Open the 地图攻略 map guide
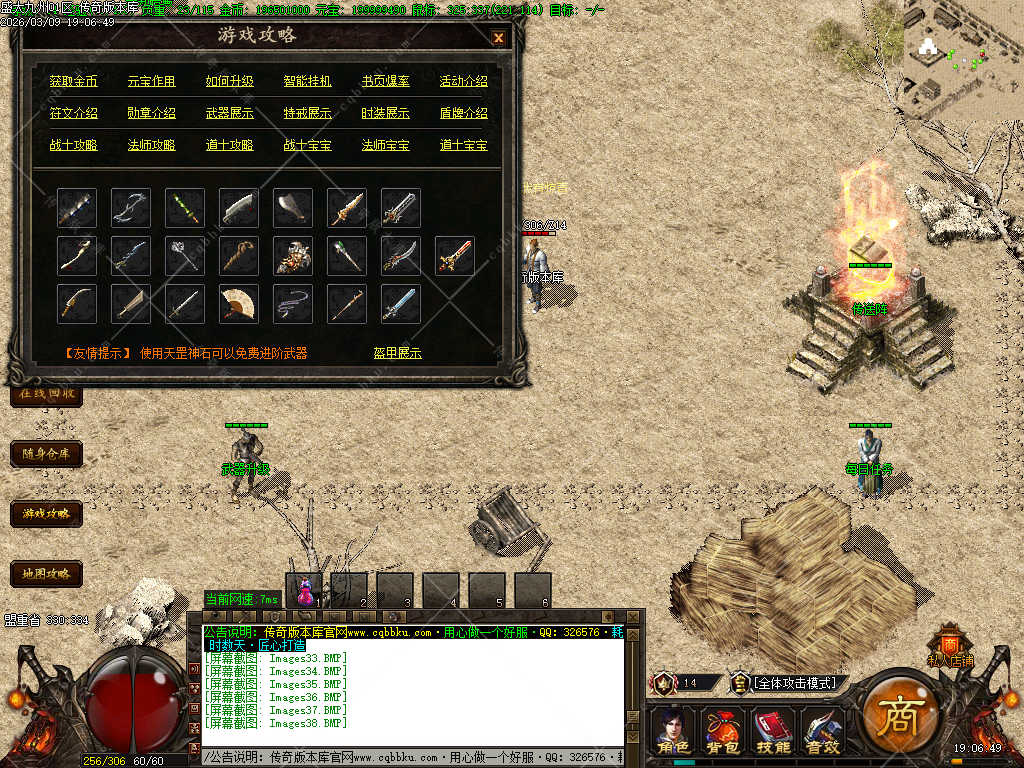The image size is (1024, 768). (x=46, y=574)
